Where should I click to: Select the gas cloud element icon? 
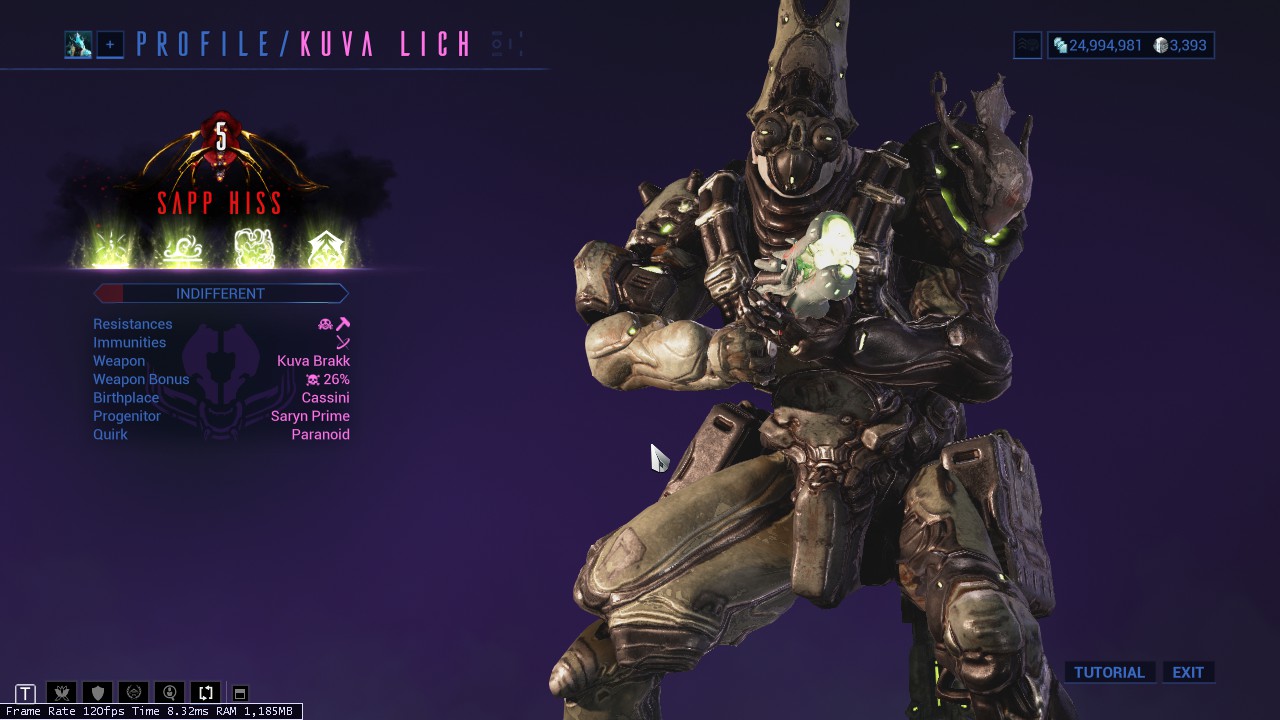(255, 245)
